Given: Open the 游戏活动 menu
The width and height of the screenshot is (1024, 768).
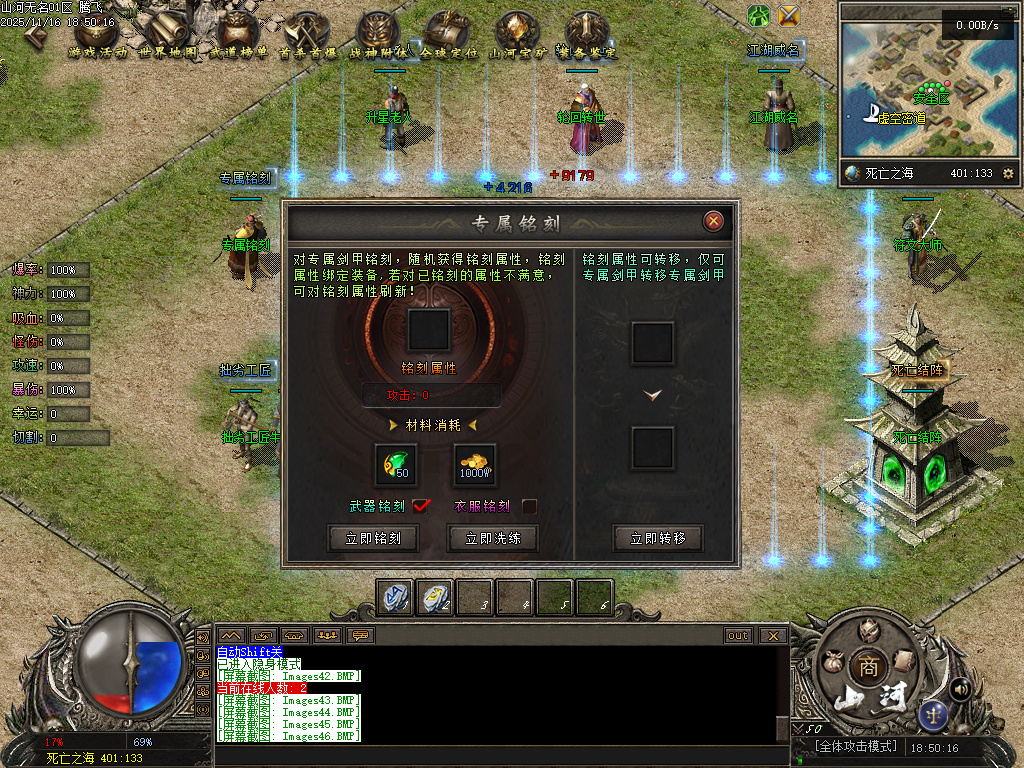Looking at the screenshot, I should coord(100,36).
